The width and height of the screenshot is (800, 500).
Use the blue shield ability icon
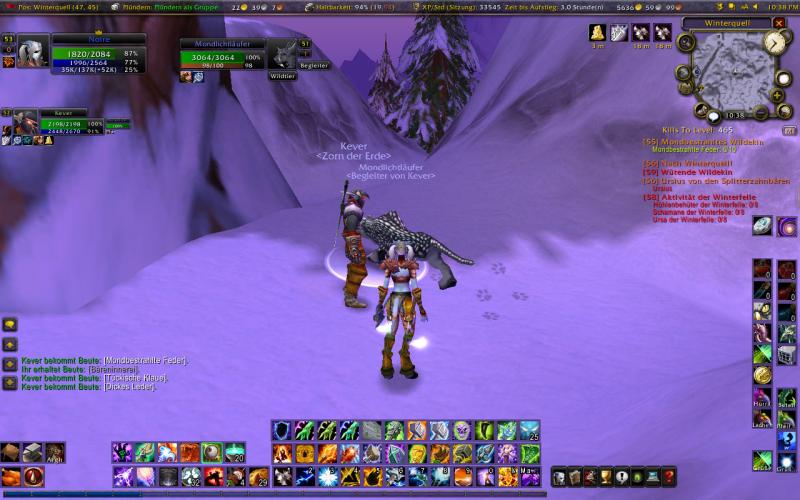pos(281,430)
